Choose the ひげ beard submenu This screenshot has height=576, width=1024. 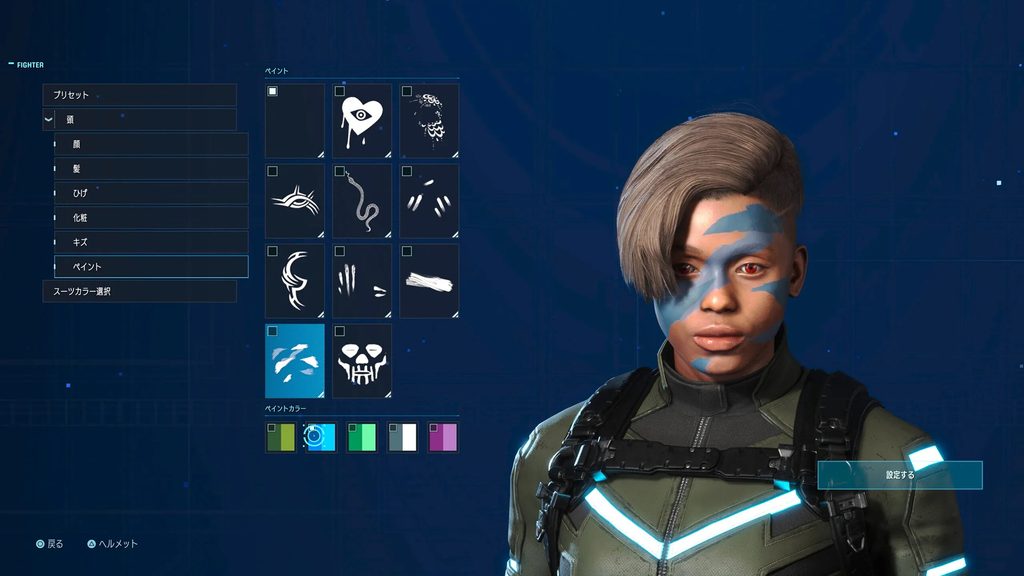click(150, 193)
